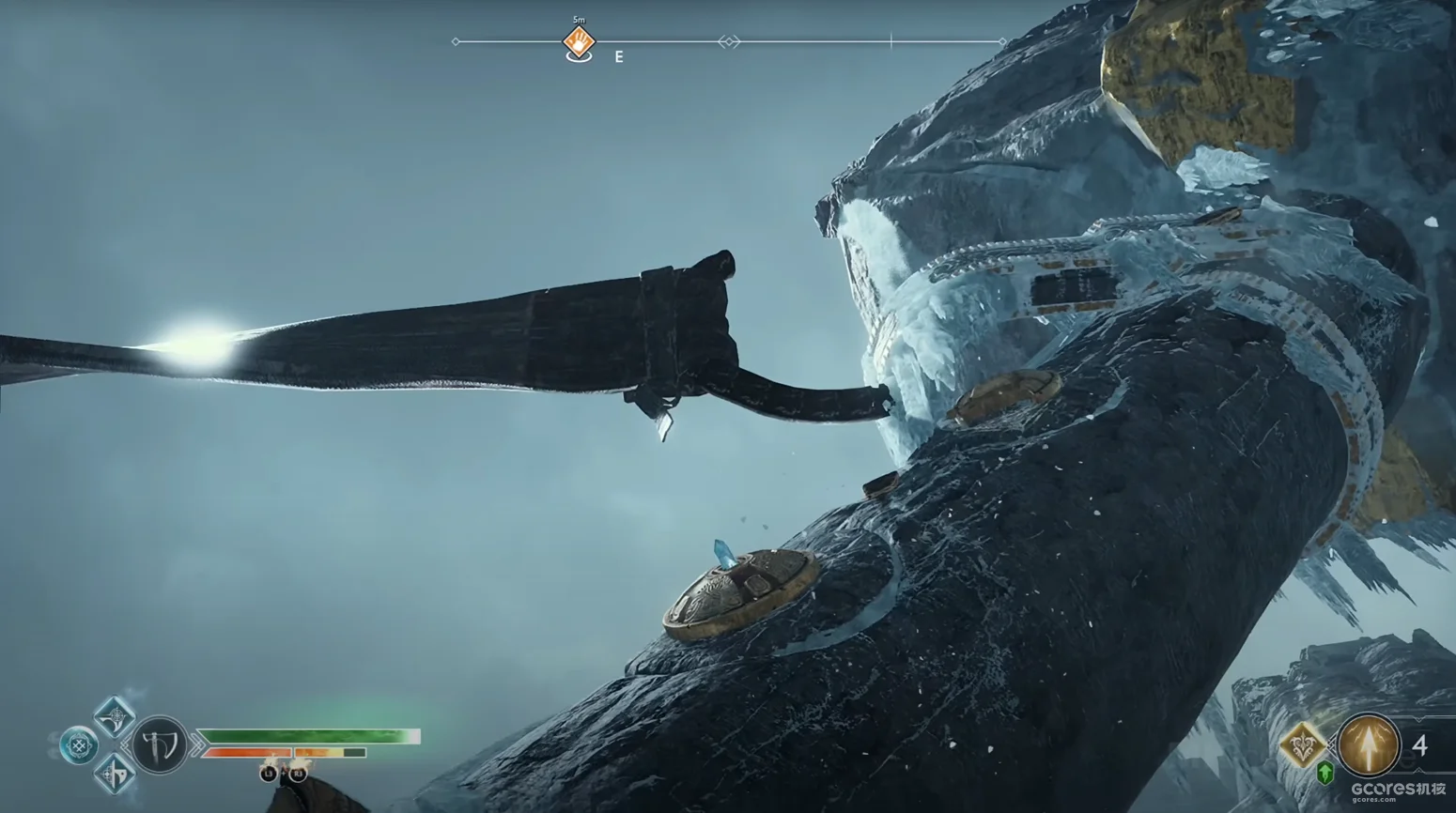Viewport: 1456px width, 813px height.
Task: Select the Leviathan Axe weapon icon
Action: pyautogui.click(x=158, y=746)
